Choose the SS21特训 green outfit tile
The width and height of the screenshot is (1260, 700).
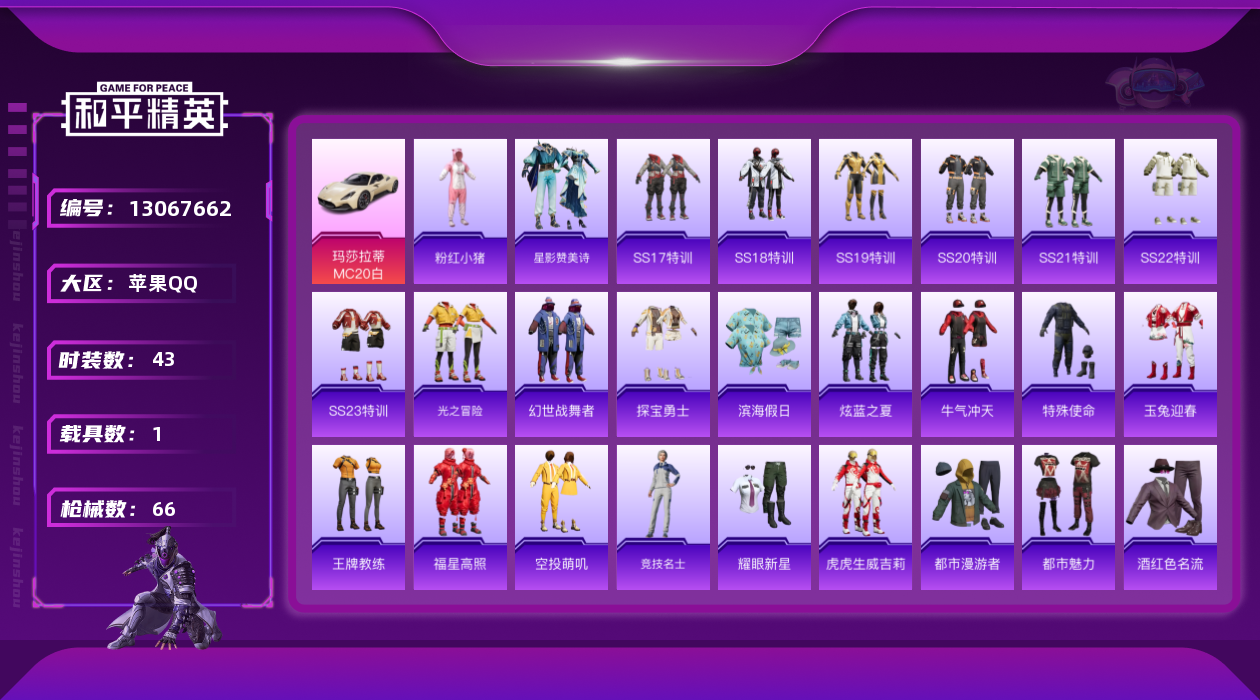[1068, 211]
